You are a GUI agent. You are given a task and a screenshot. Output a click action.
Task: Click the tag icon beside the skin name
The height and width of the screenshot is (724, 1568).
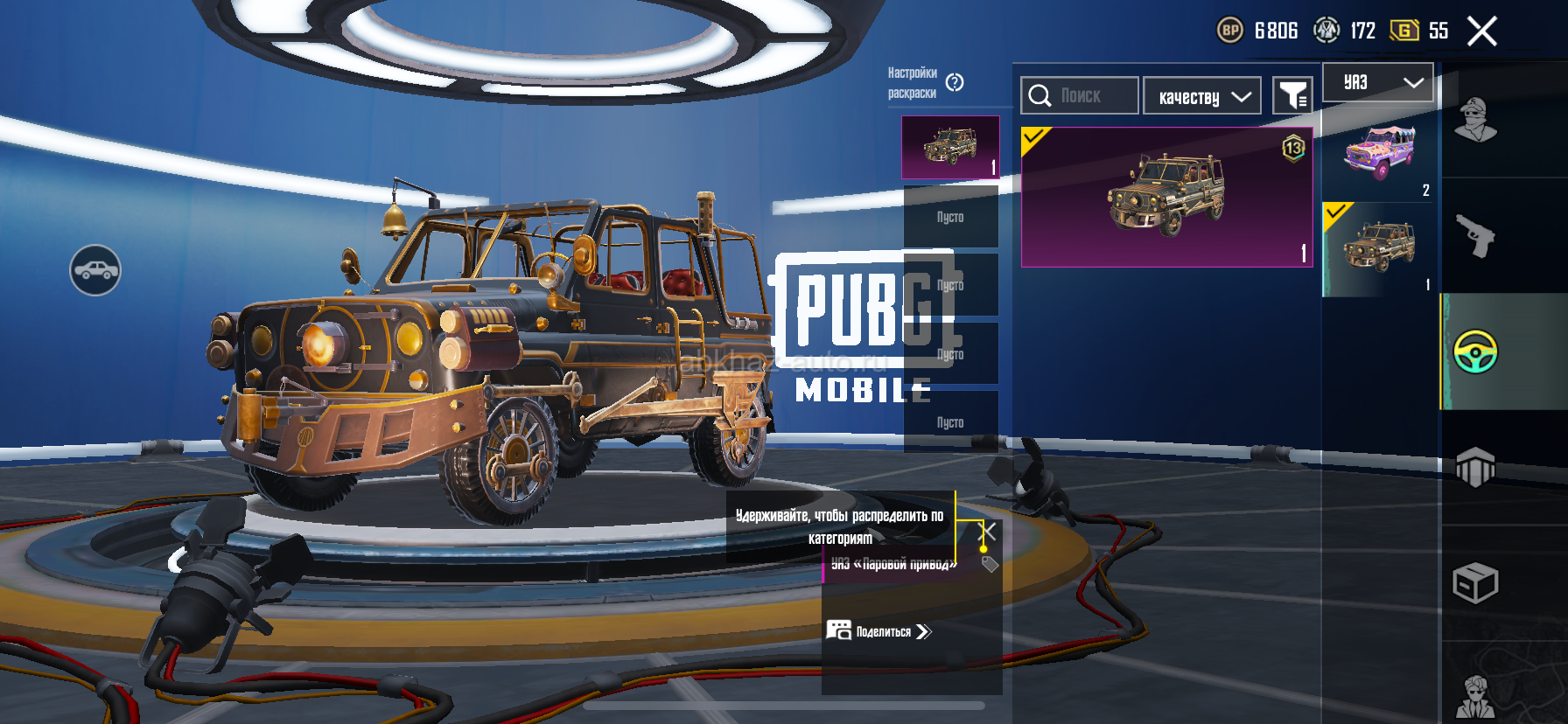(990, 564)
